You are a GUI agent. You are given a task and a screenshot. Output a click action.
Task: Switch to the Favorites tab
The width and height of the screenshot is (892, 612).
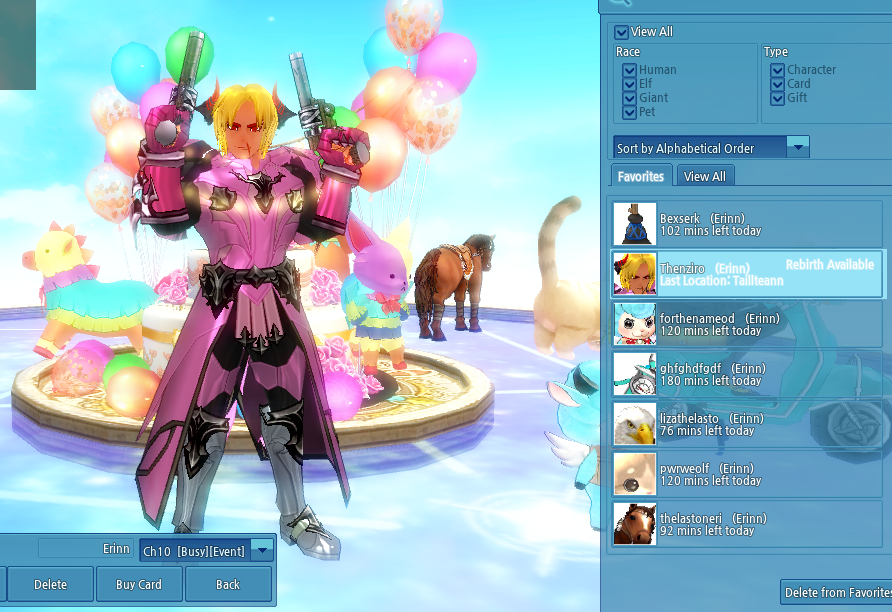[x=640, y=176]
